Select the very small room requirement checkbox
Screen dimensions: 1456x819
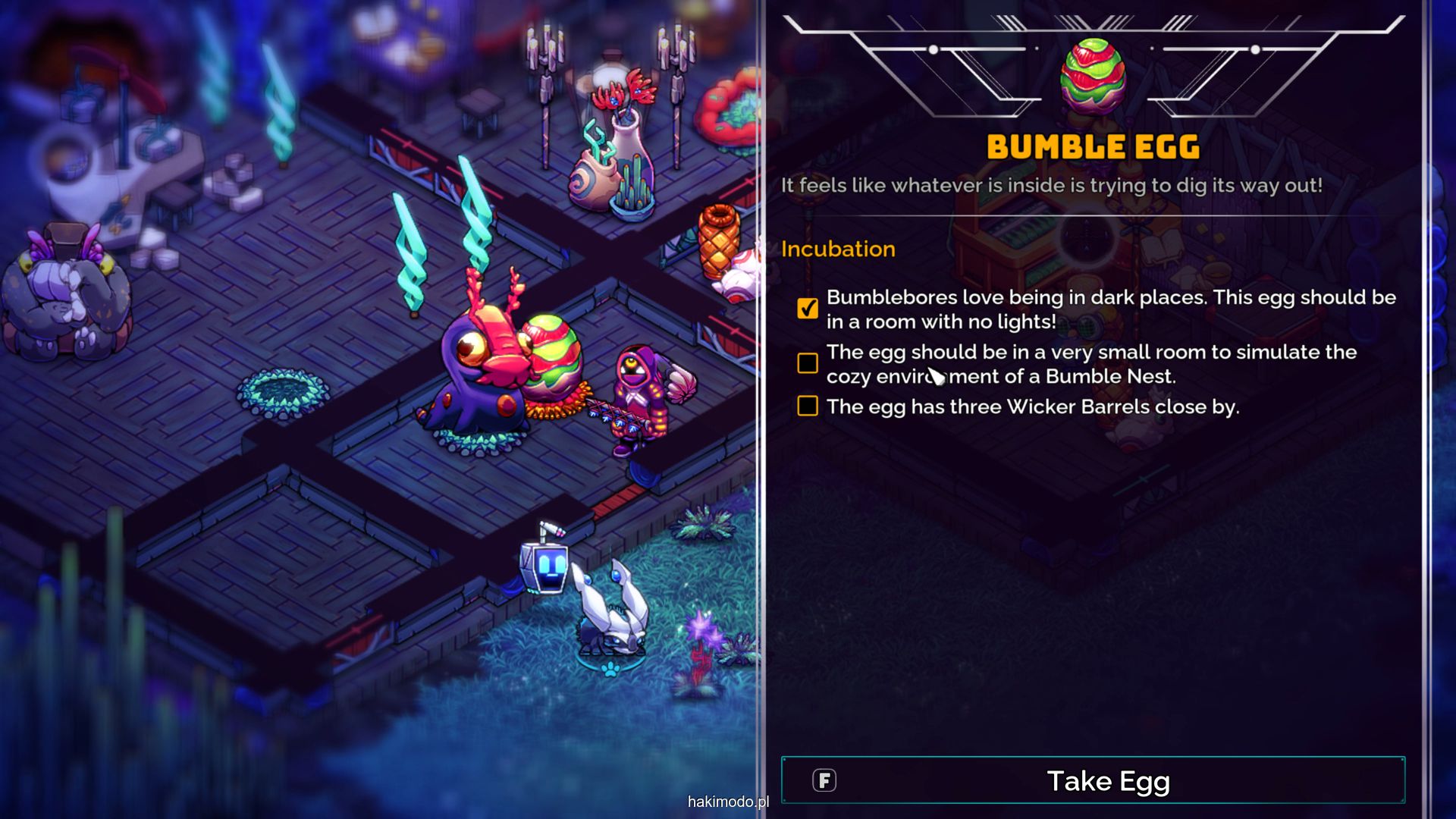tap(808, 363)
